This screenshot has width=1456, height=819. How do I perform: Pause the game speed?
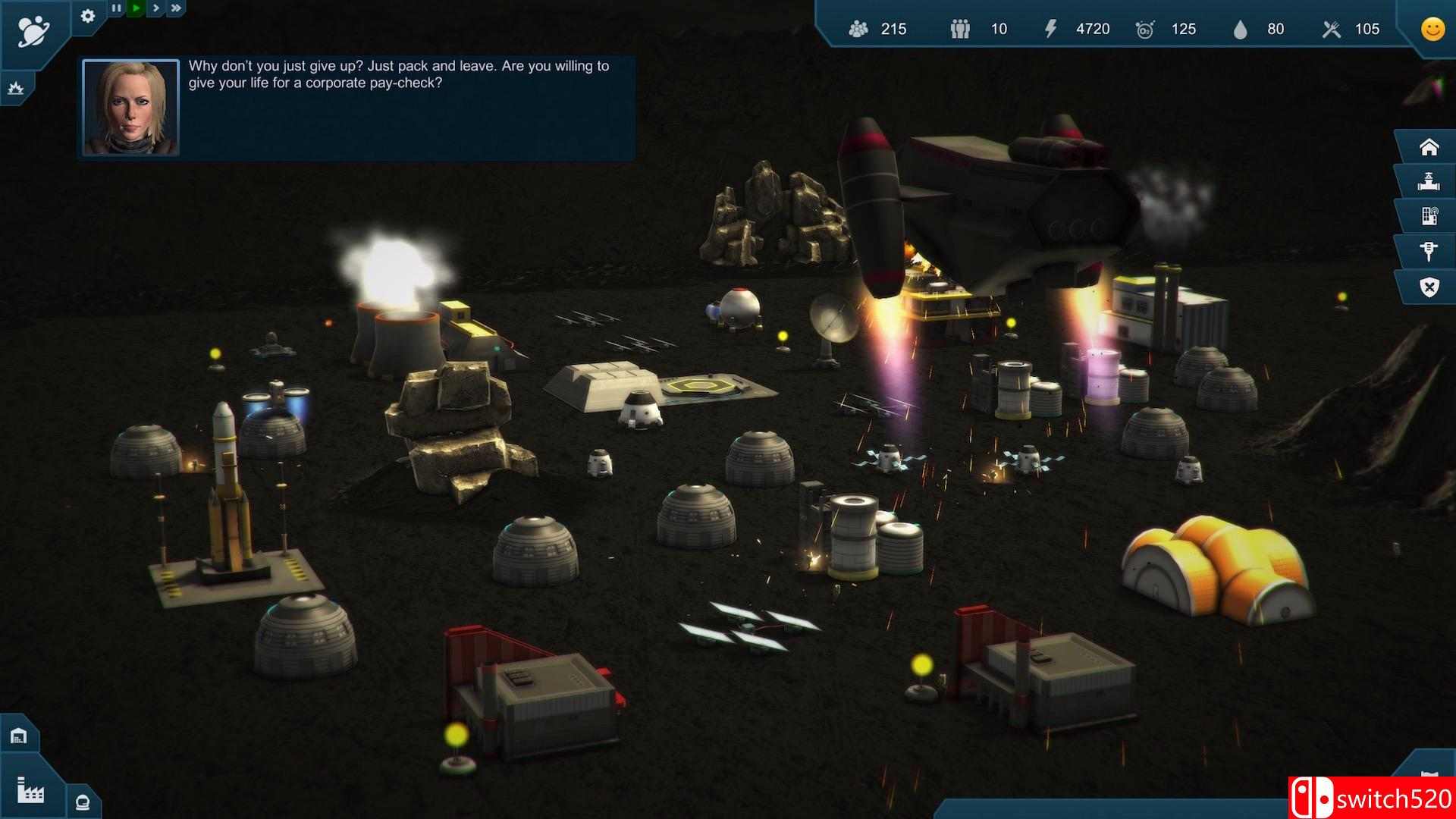click(116, 8)
